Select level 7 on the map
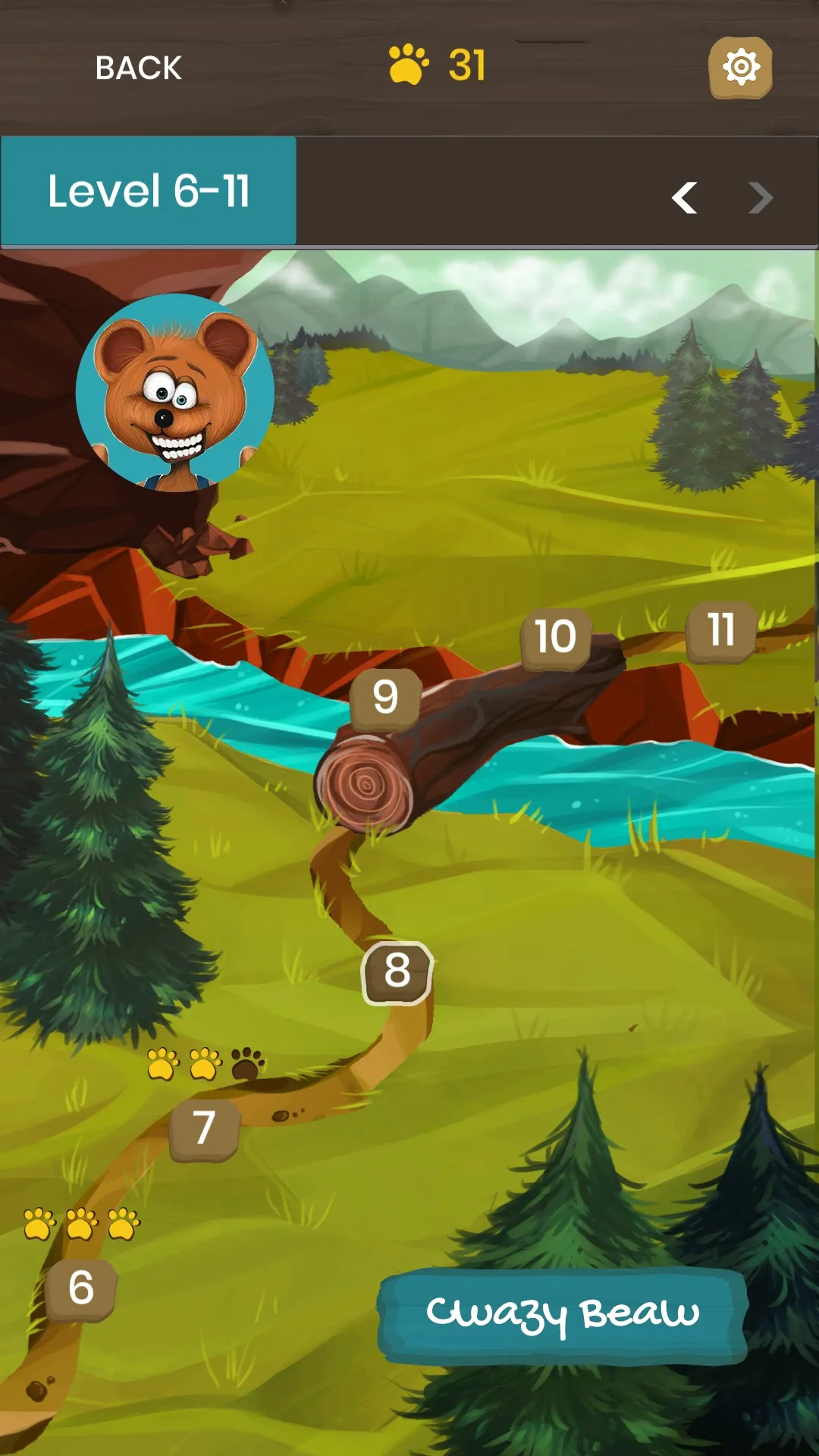This screenshot has height=1456, width=819. pyautogui.click(x=204, y=1129)
